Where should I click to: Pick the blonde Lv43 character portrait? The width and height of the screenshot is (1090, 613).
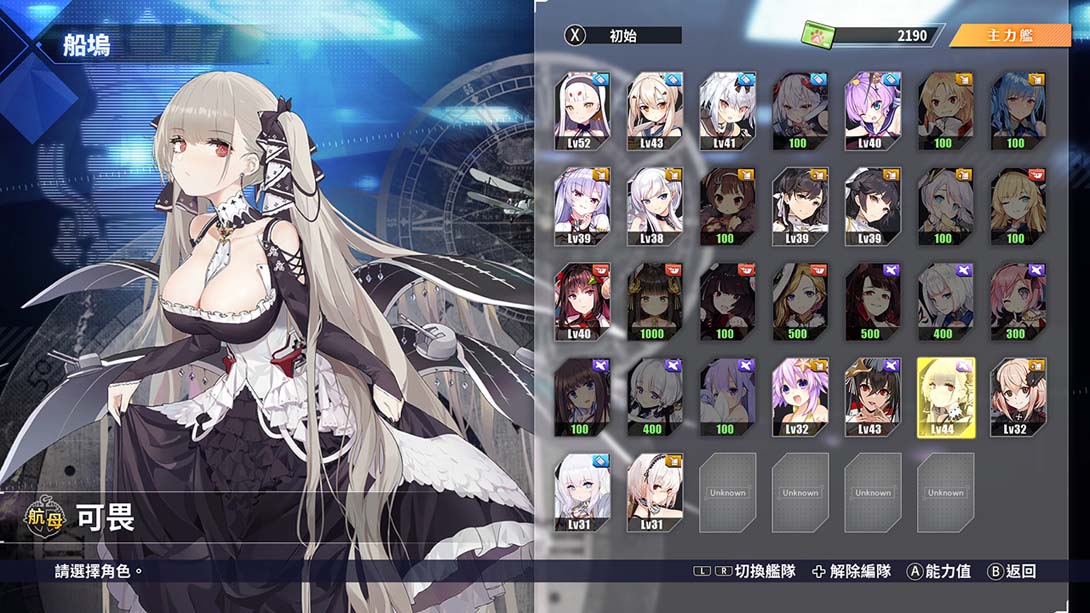click(655, 110)
